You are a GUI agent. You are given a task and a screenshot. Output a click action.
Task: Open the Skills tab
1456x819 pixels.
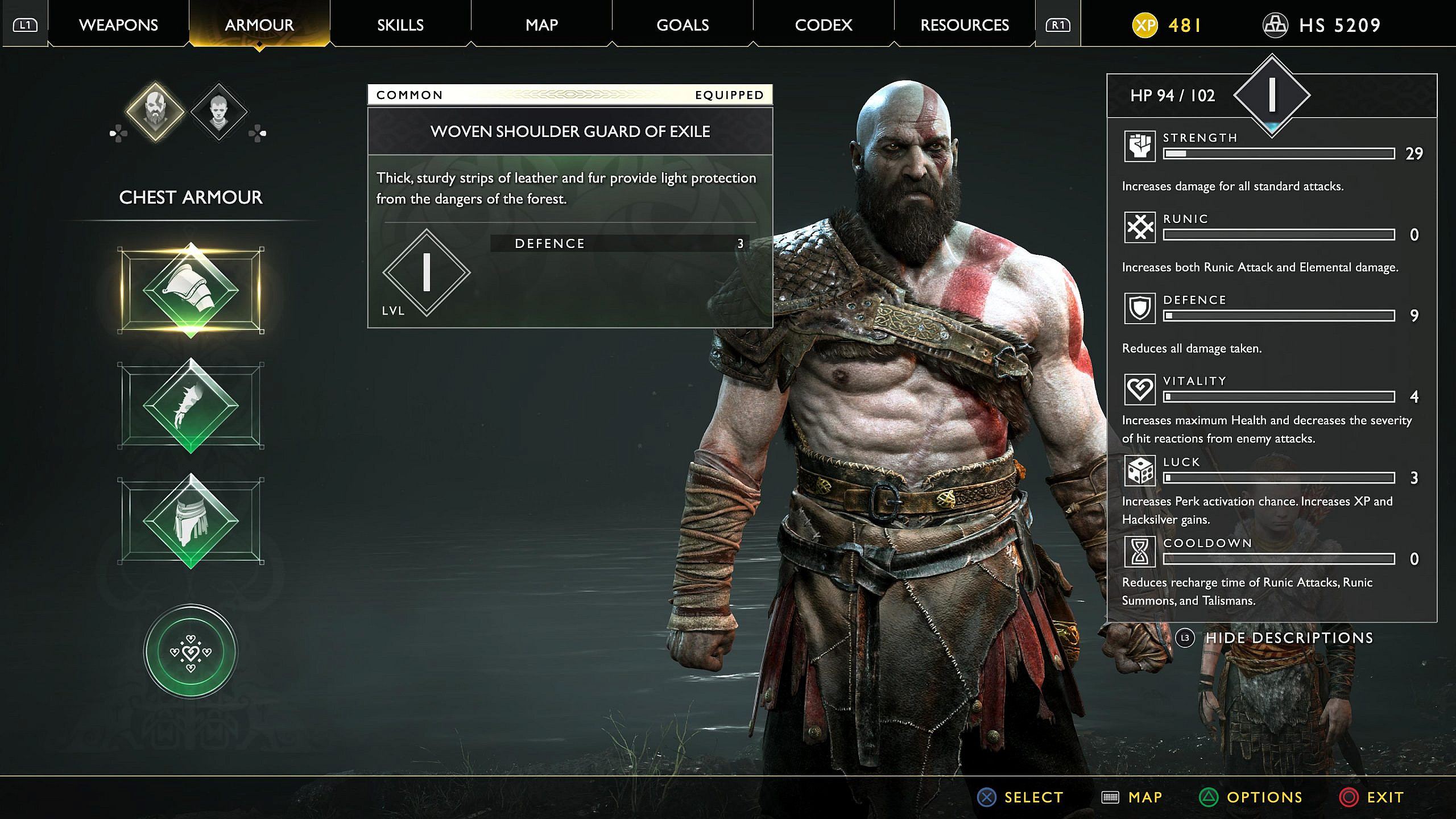(x=400, y=25)
